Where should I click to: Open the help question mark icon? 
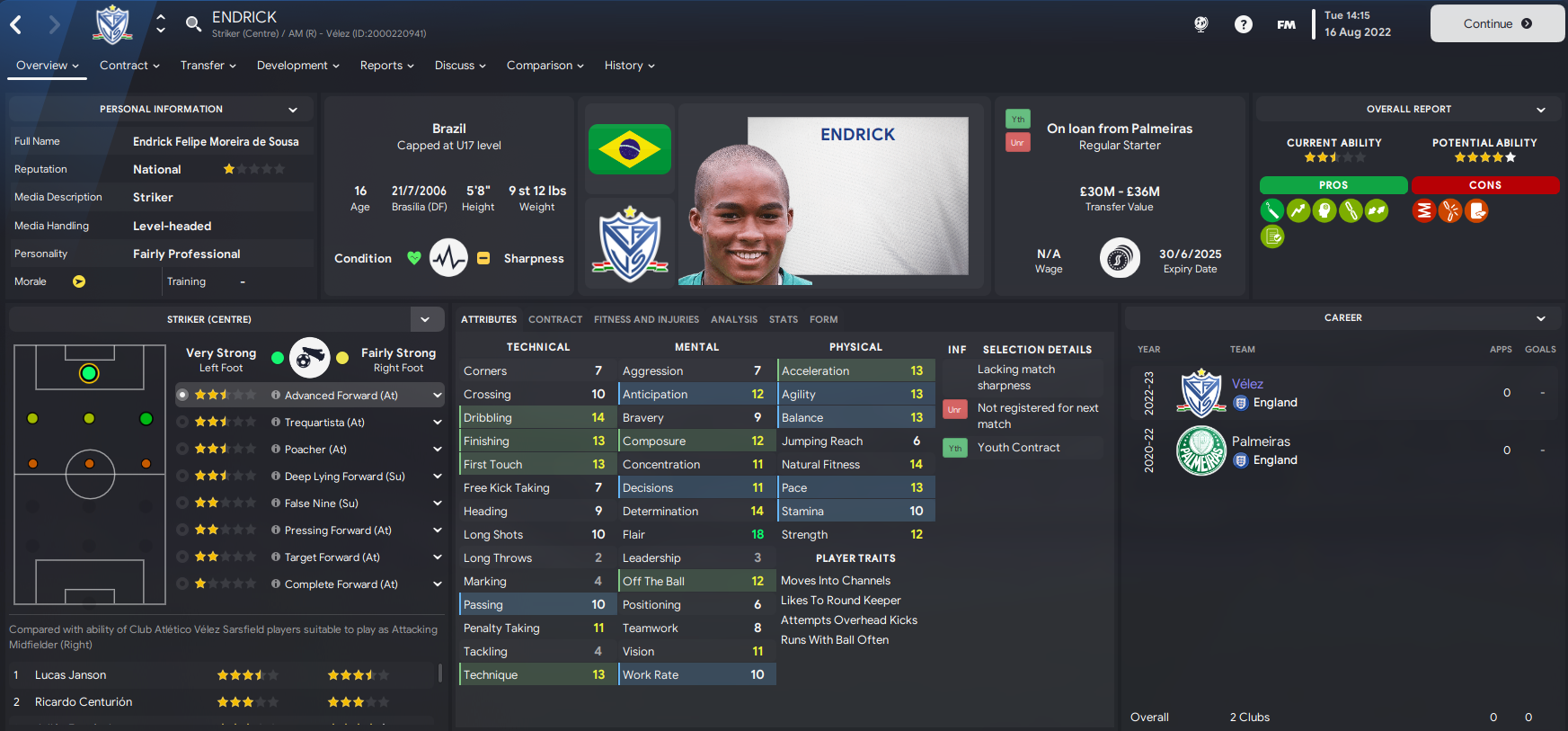click(x=1244, y=24)
